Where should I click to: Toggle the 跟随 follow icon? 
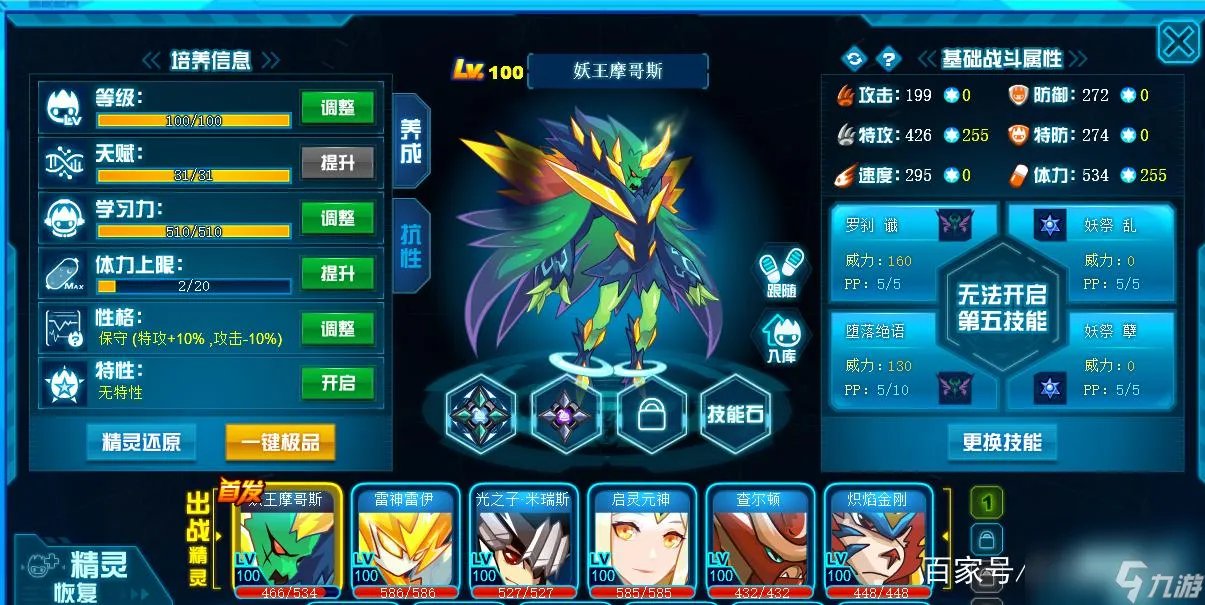[x=782, y=271]
